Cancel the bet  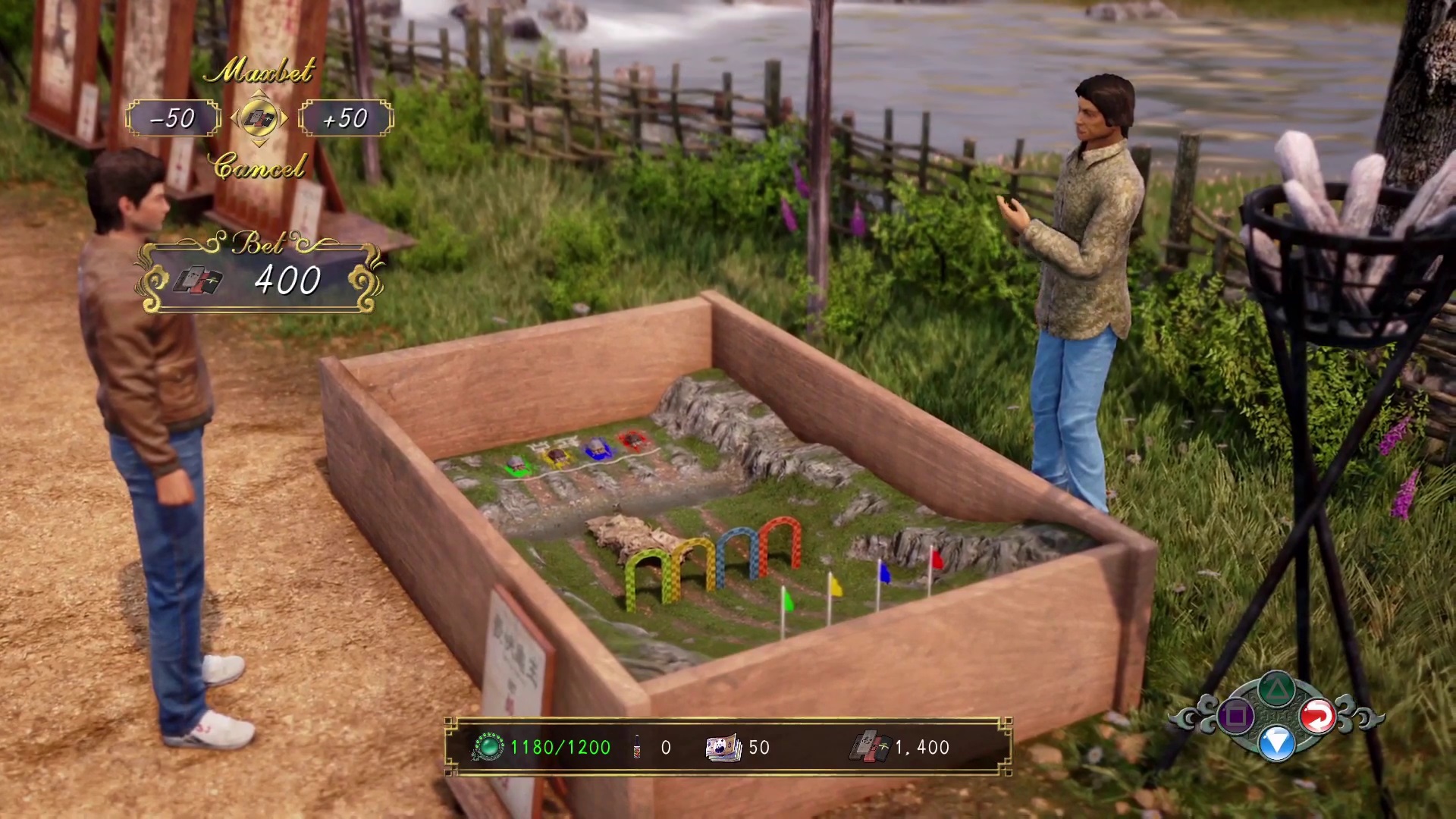pyautogui.click(x=260, y=166)
